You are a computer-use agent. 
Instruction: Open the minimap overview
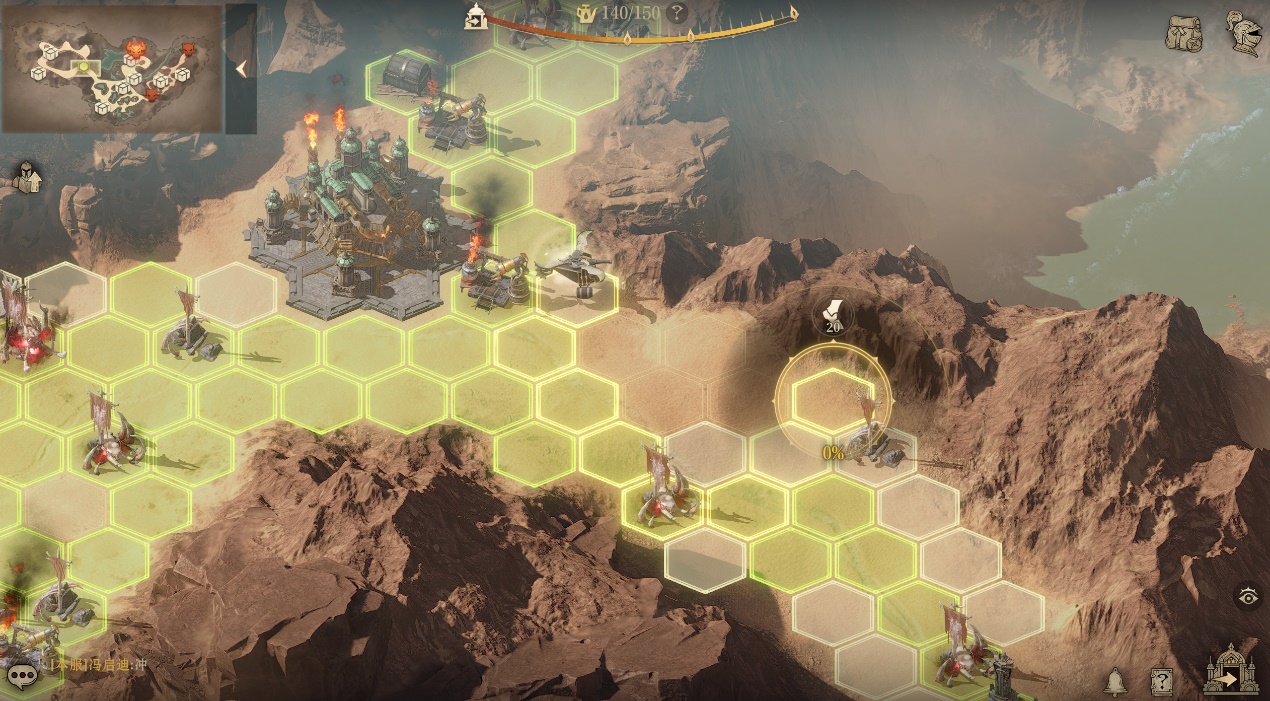point(111,68)
